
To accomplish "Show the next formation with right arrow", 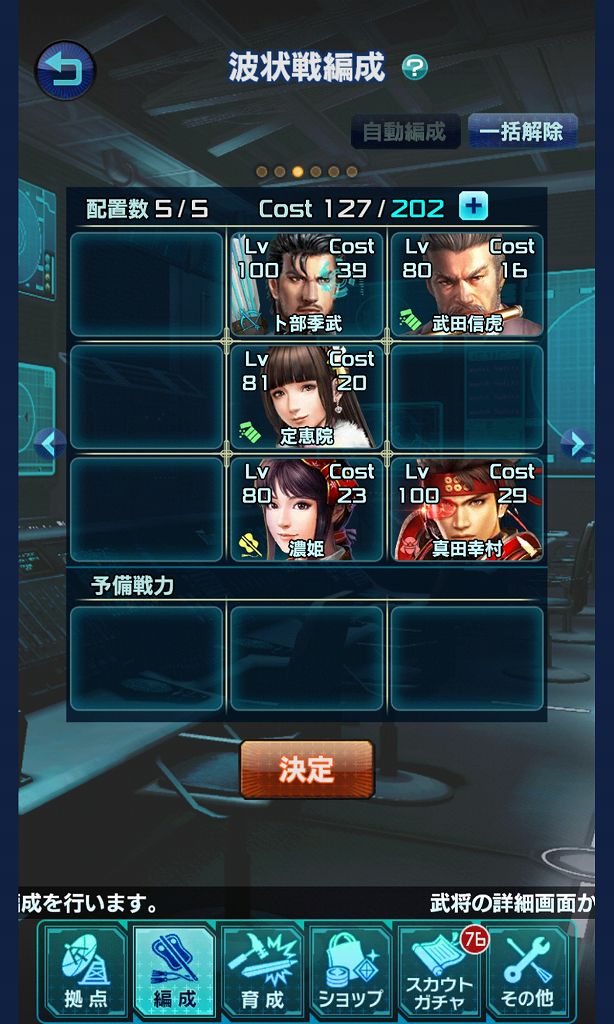I will tap(575, 443).
